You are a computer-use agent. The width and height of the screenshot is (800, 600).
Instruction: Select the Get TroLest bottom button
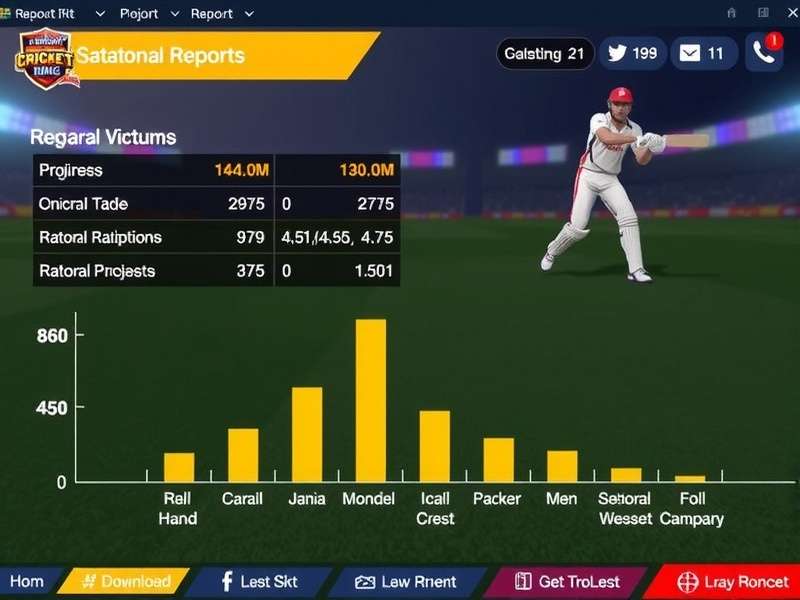coord(567,581)
